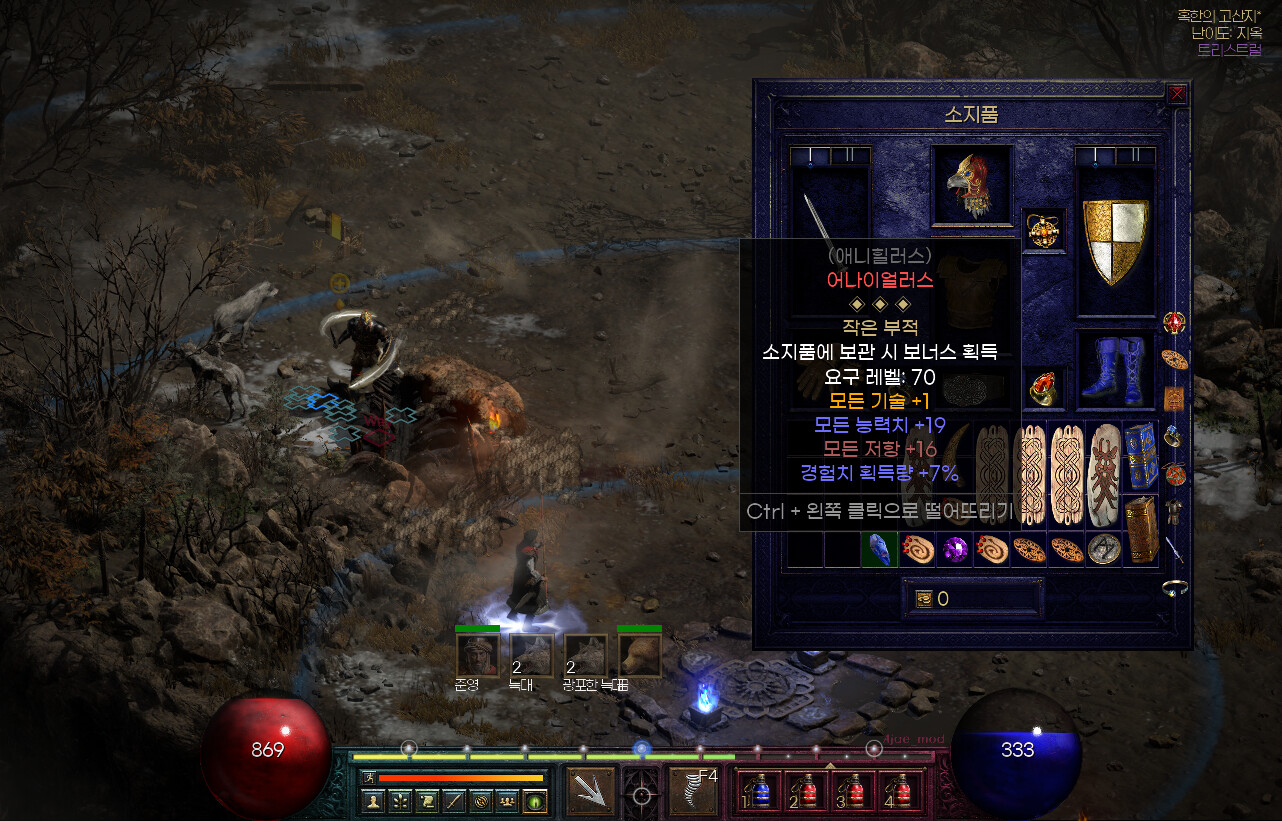The width and height of the screenshot is (1282, 821).
Task: Select the red gem ring slot
Action: pos(1045,388)
